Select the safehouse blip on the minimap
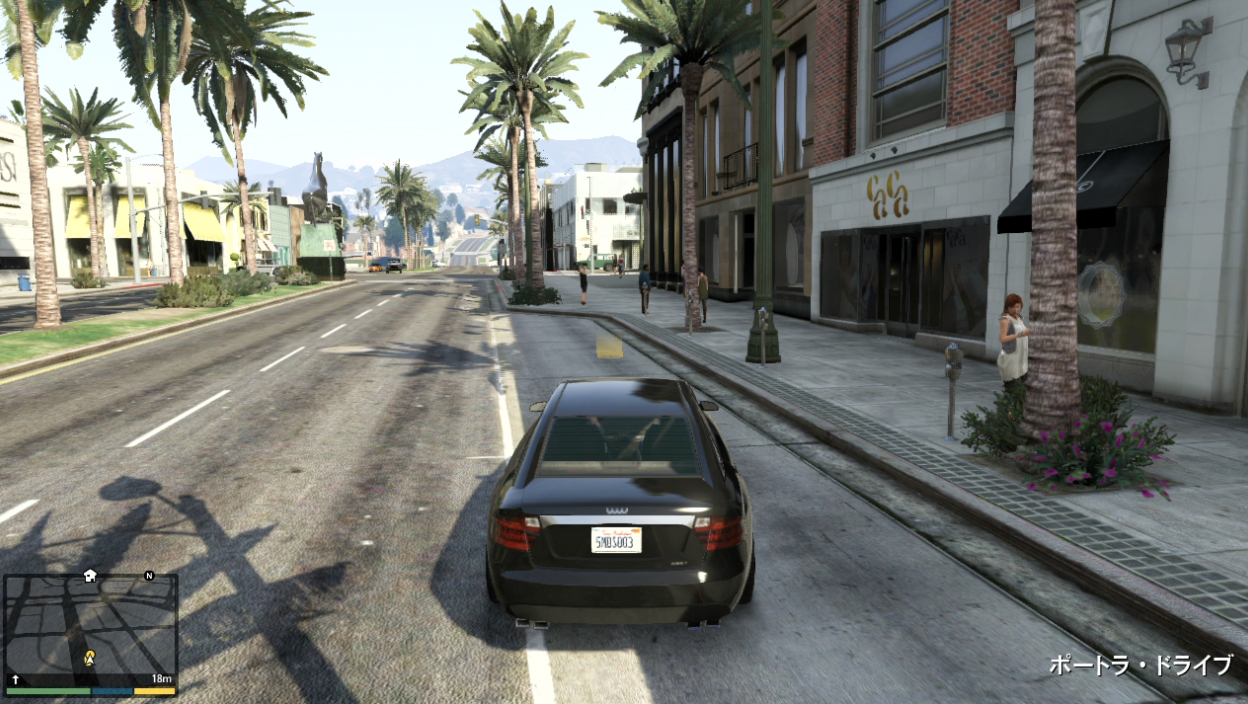This screenshot has width=1248, height=704. pos(90,576)
